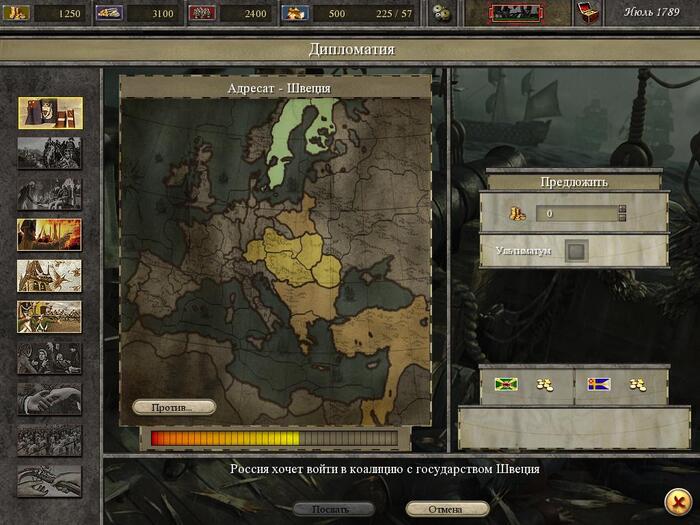This screenshot has height=525, width=700.
Task: Cancel with the Отмена button
Action: (446, 509)
